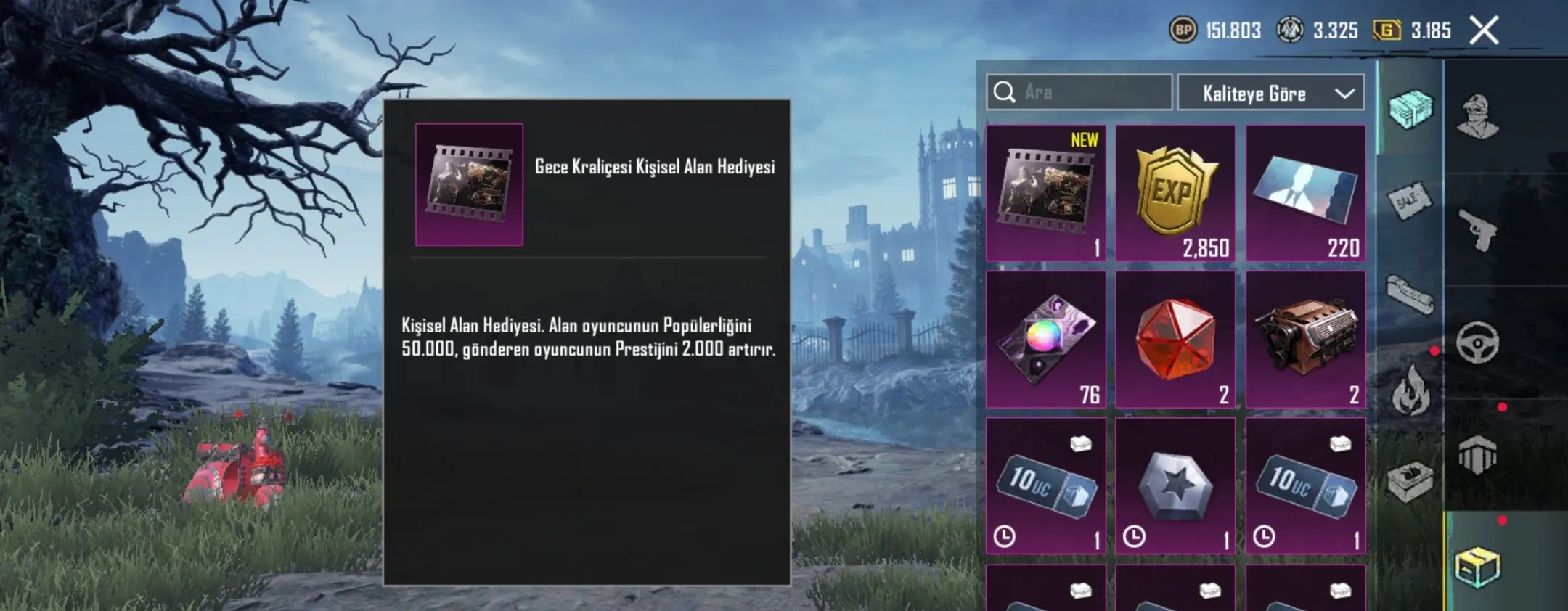Select the yellow box inventory category
1568x611 pixels.
tap(1478, 566)
